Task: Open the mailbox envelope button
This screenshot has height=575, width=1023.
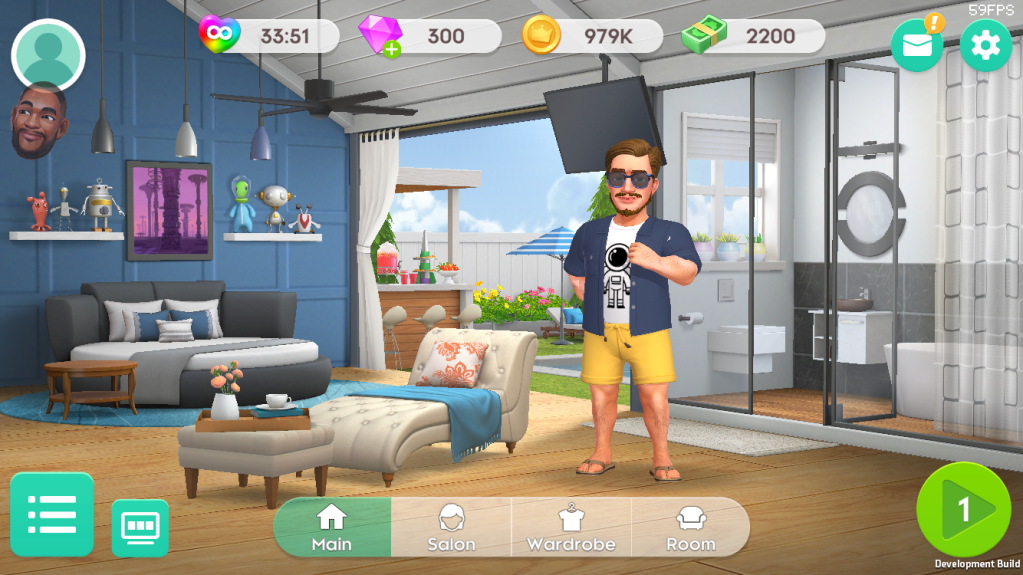Action: point(916,45)
